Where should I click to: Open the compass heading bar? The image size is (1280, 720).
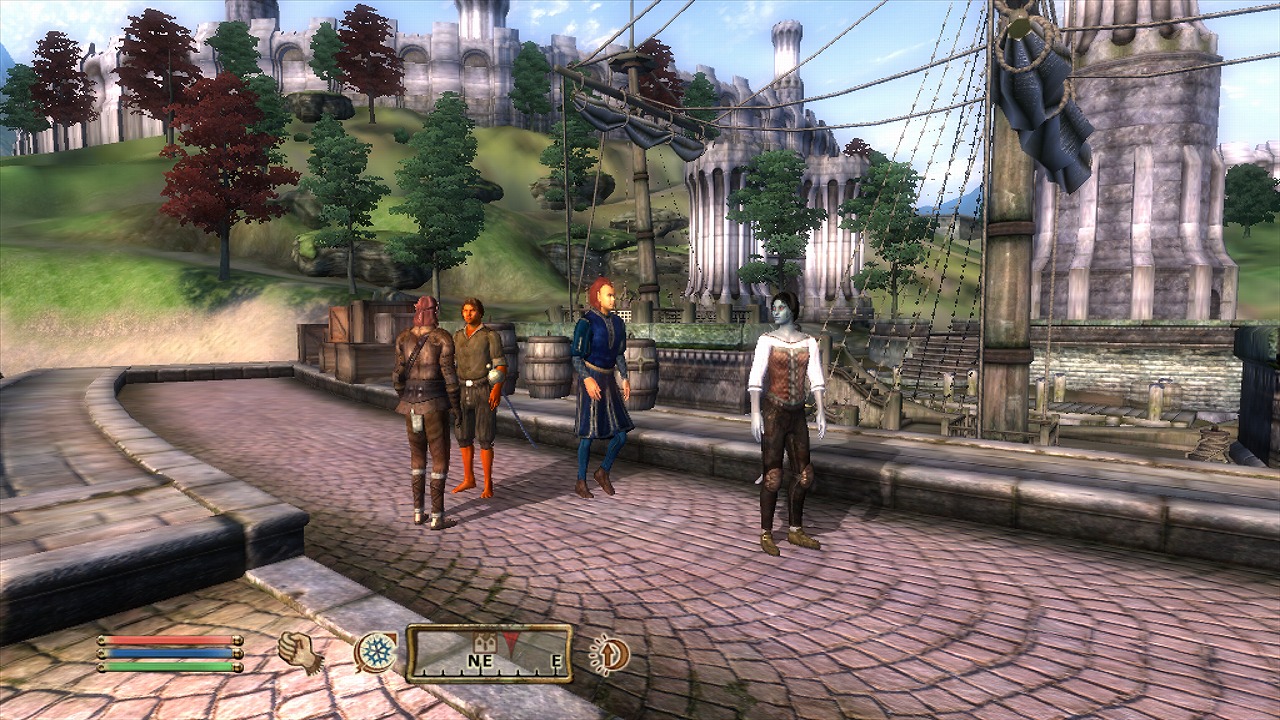point(489,653)
